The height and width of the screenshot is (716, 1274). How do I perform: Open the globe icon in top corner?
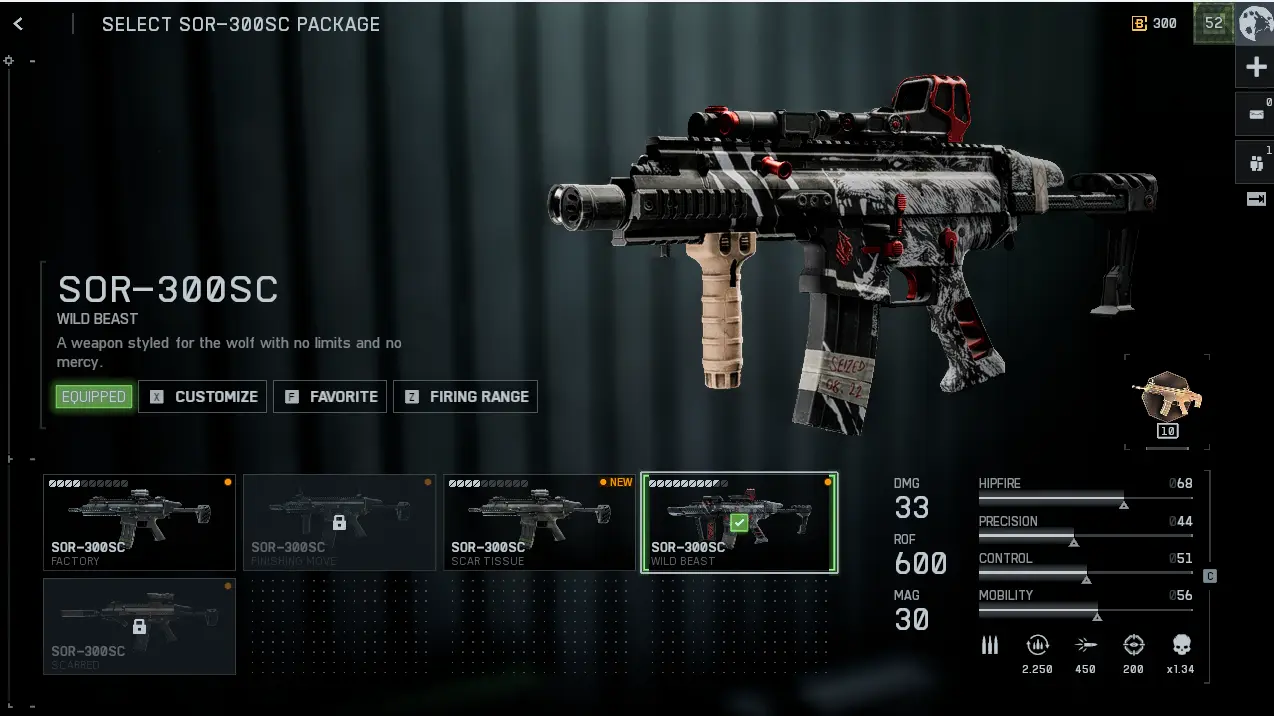[x=1256, y=24]
